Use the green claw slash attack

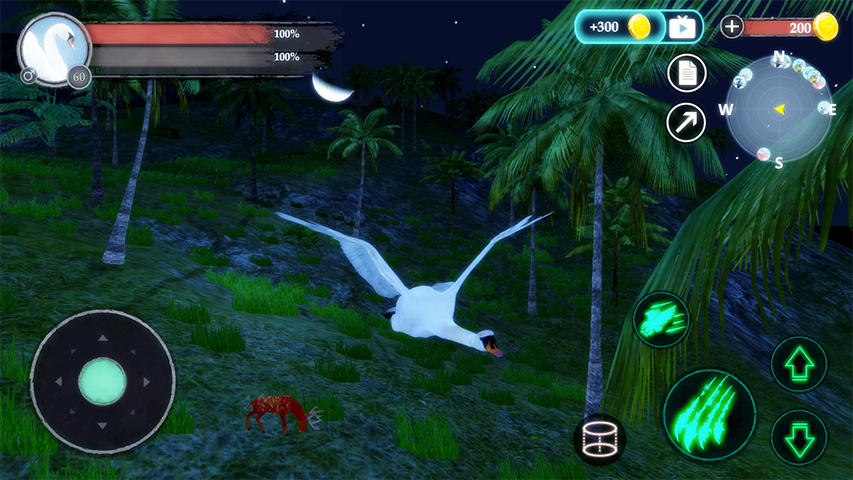(710, 410)
